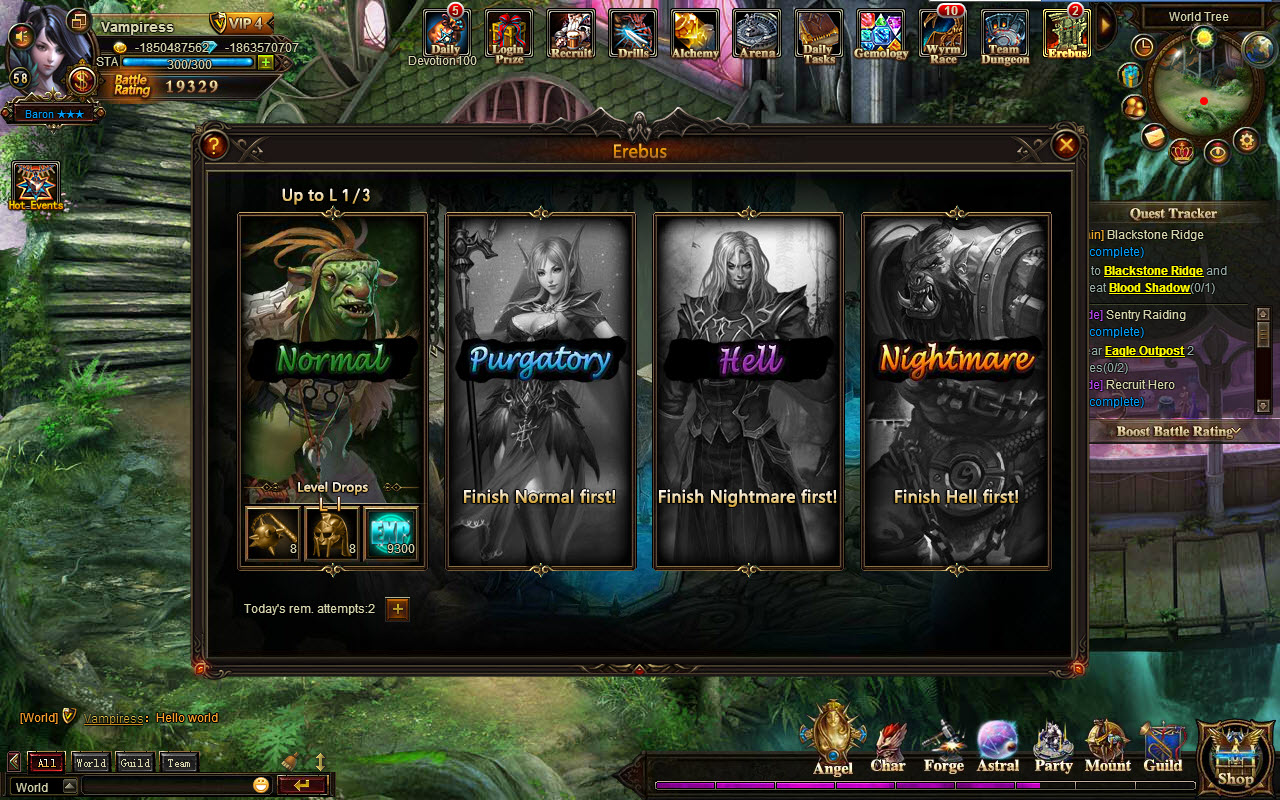Refill the STA stamina bar

tap(266, 62)
